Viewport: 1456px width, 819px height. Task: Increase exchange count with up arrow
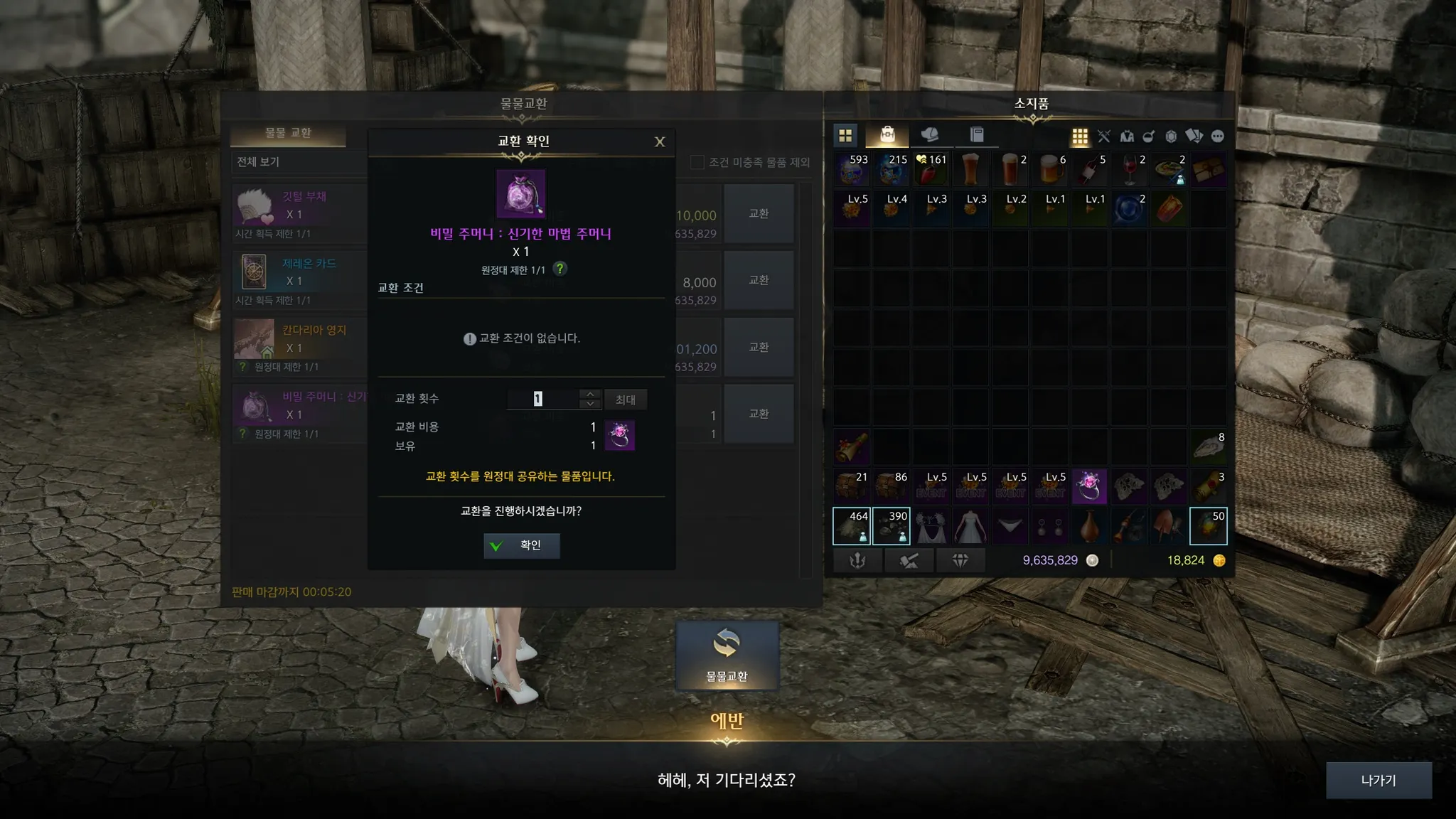click(x=590, y=394)
